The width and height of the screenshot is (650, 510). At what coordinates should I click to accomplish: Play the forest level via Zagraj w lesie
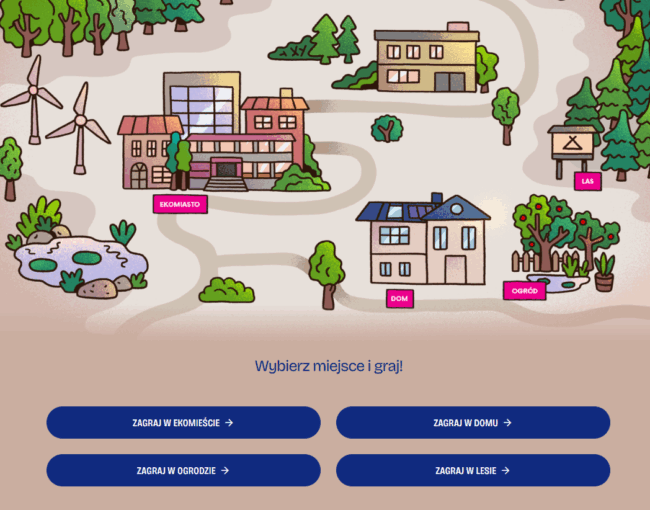tap(472, 470)
